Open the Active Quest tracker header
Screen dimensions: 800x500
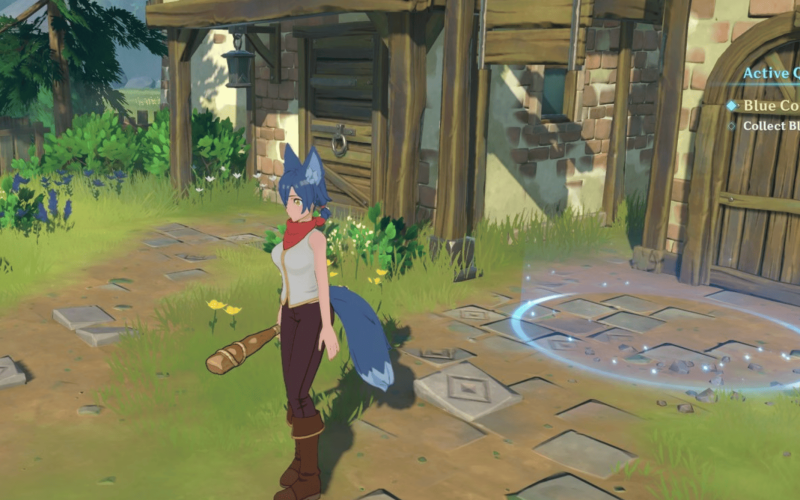[x=770, y=74]
